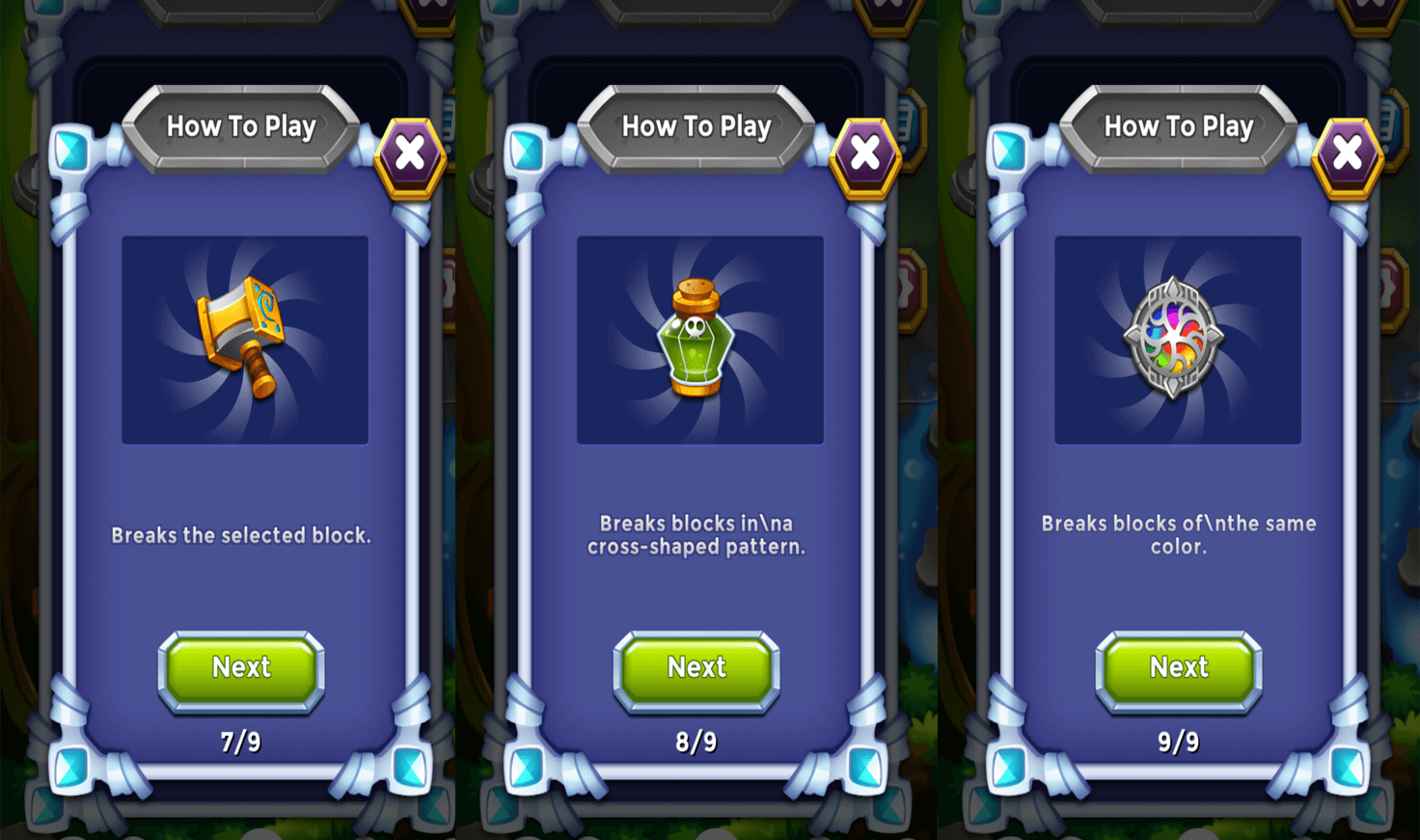Image resolution: width=1420 pixels, height=840 pixels.
Task: Close the potion How To Play panel
Action: (865, 154)
